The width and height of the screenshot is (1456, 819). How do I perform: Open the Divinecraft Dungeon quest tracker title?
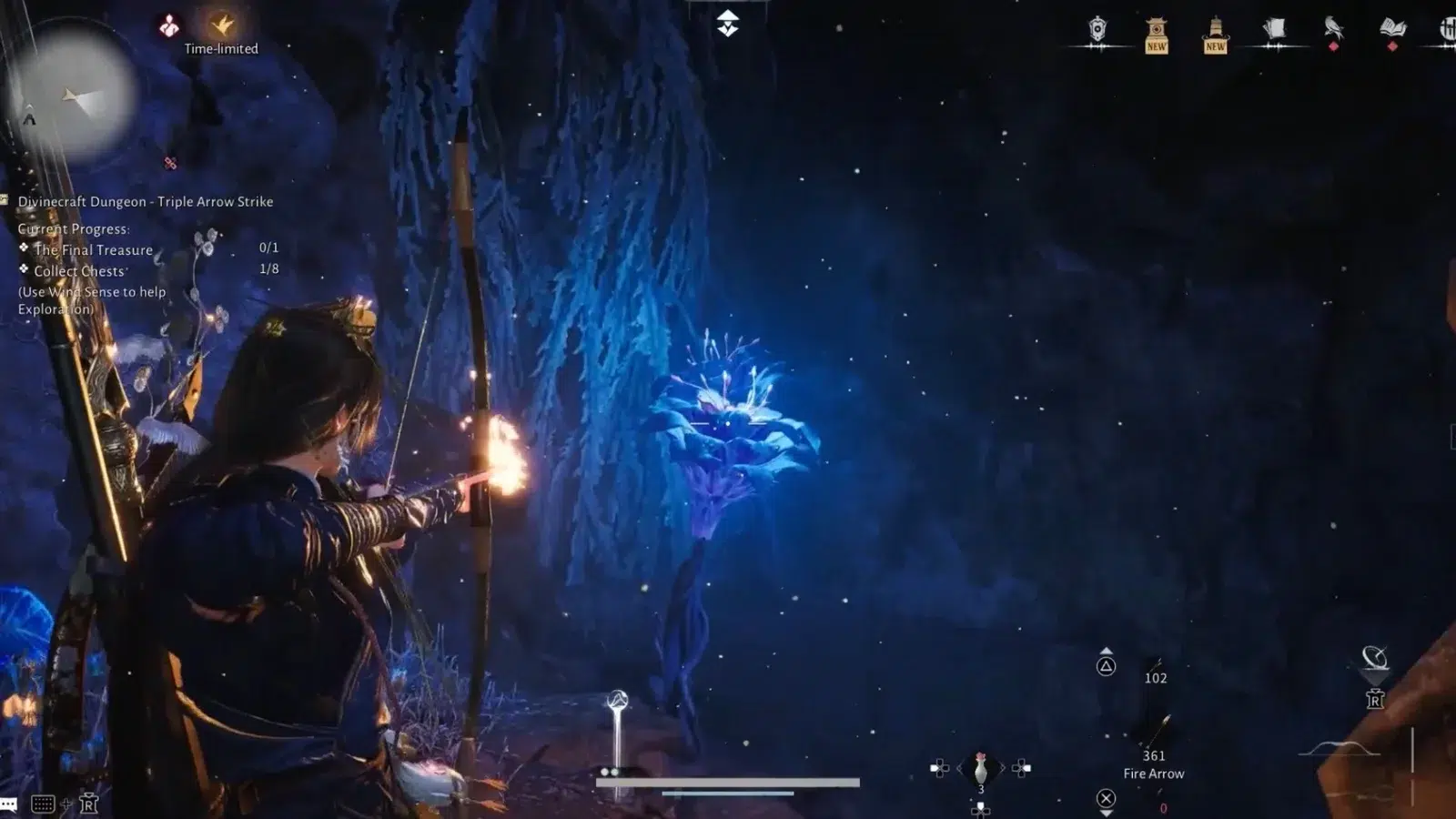(x=146, y=202)
